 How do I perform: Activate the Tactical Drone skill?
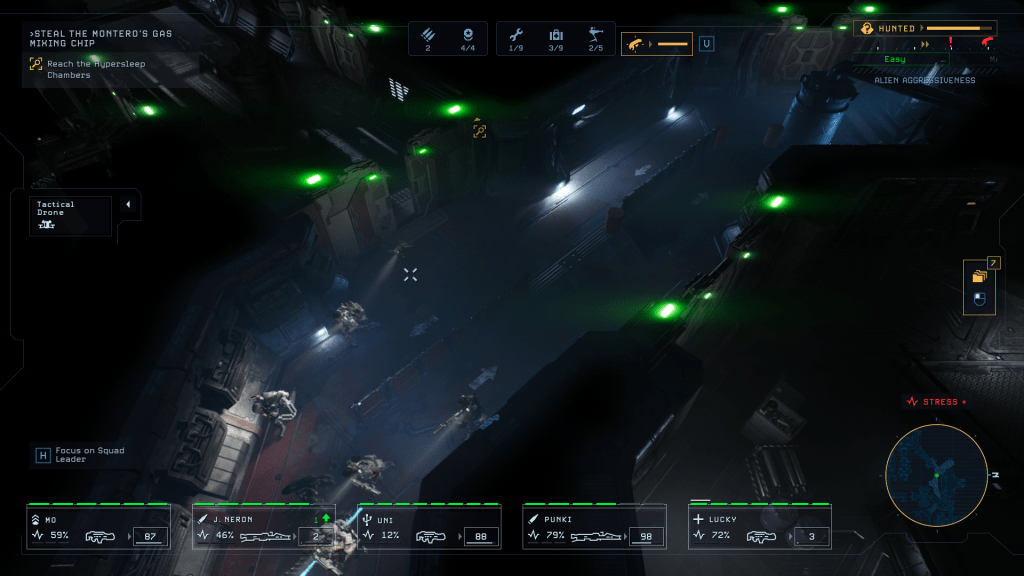70,215
